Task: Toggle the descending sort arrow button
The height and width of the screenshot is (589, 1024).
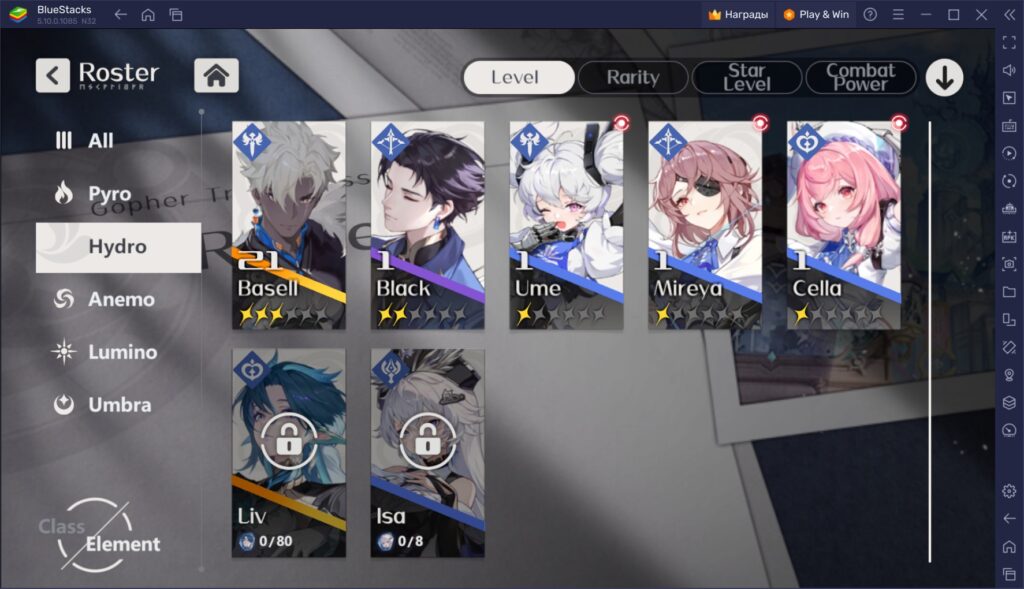Action: (944, 77)
